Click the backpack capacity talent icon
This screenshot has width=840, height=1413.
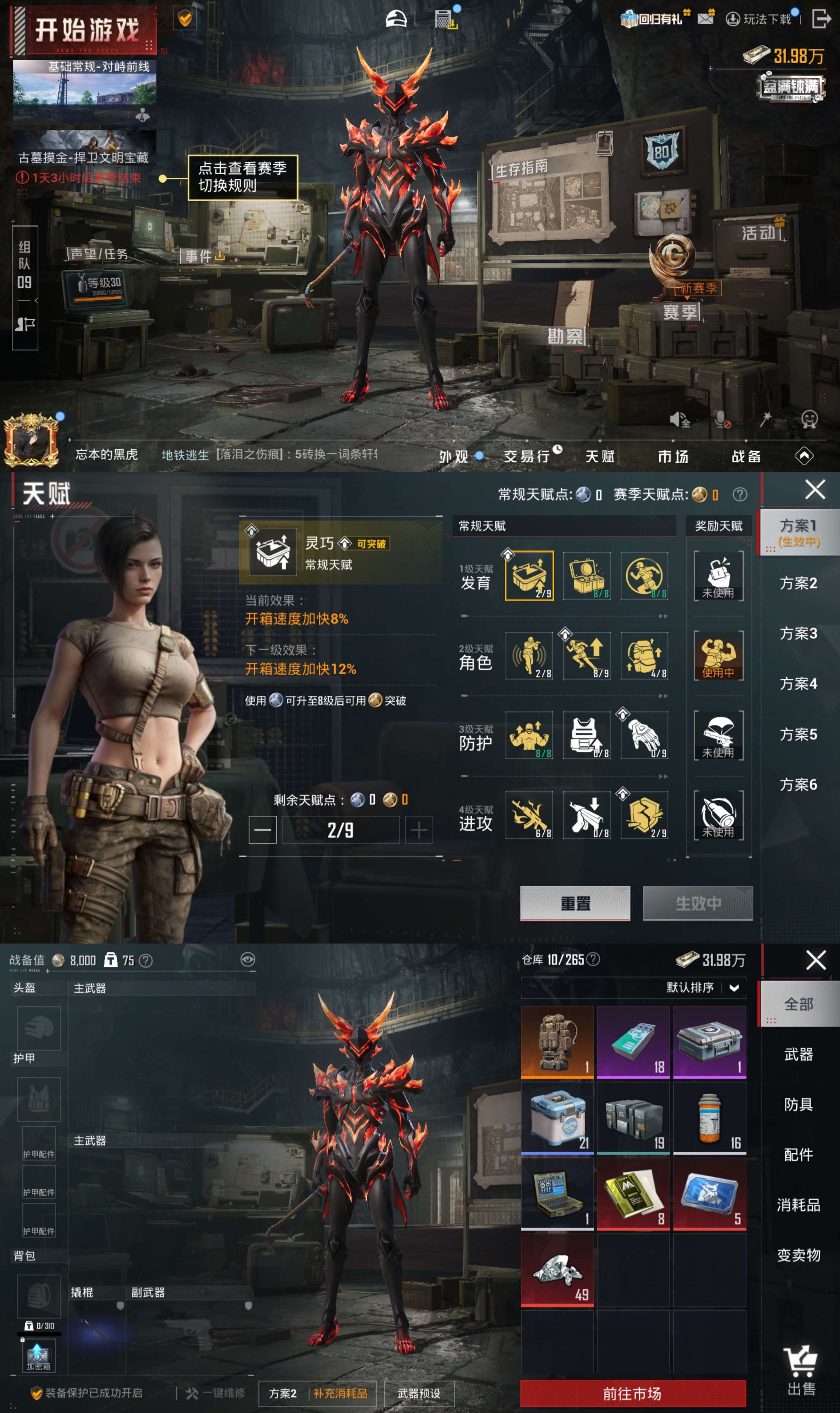pos(644,656)
